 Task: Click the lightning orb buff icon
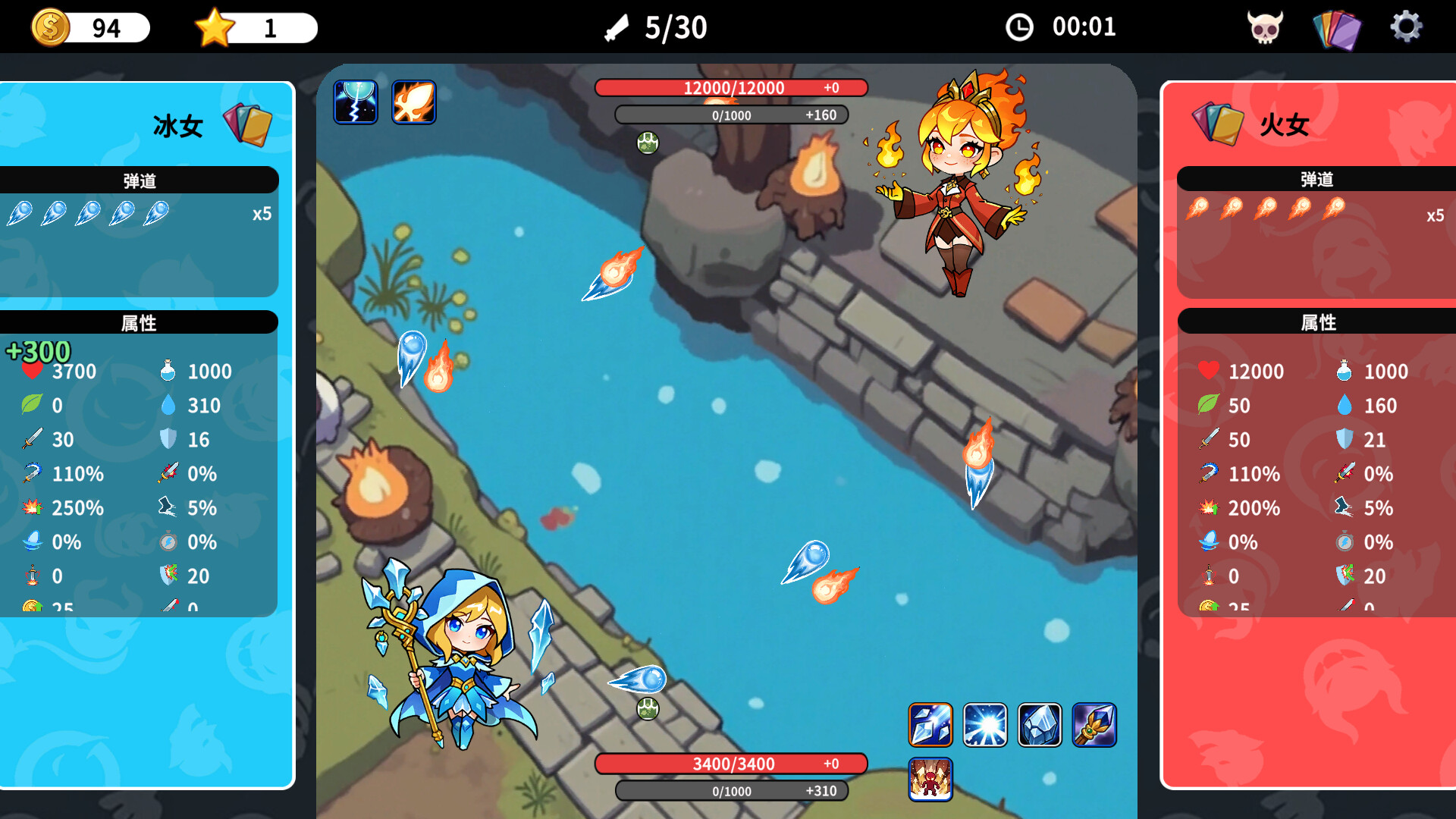click(x=356, y=102)
